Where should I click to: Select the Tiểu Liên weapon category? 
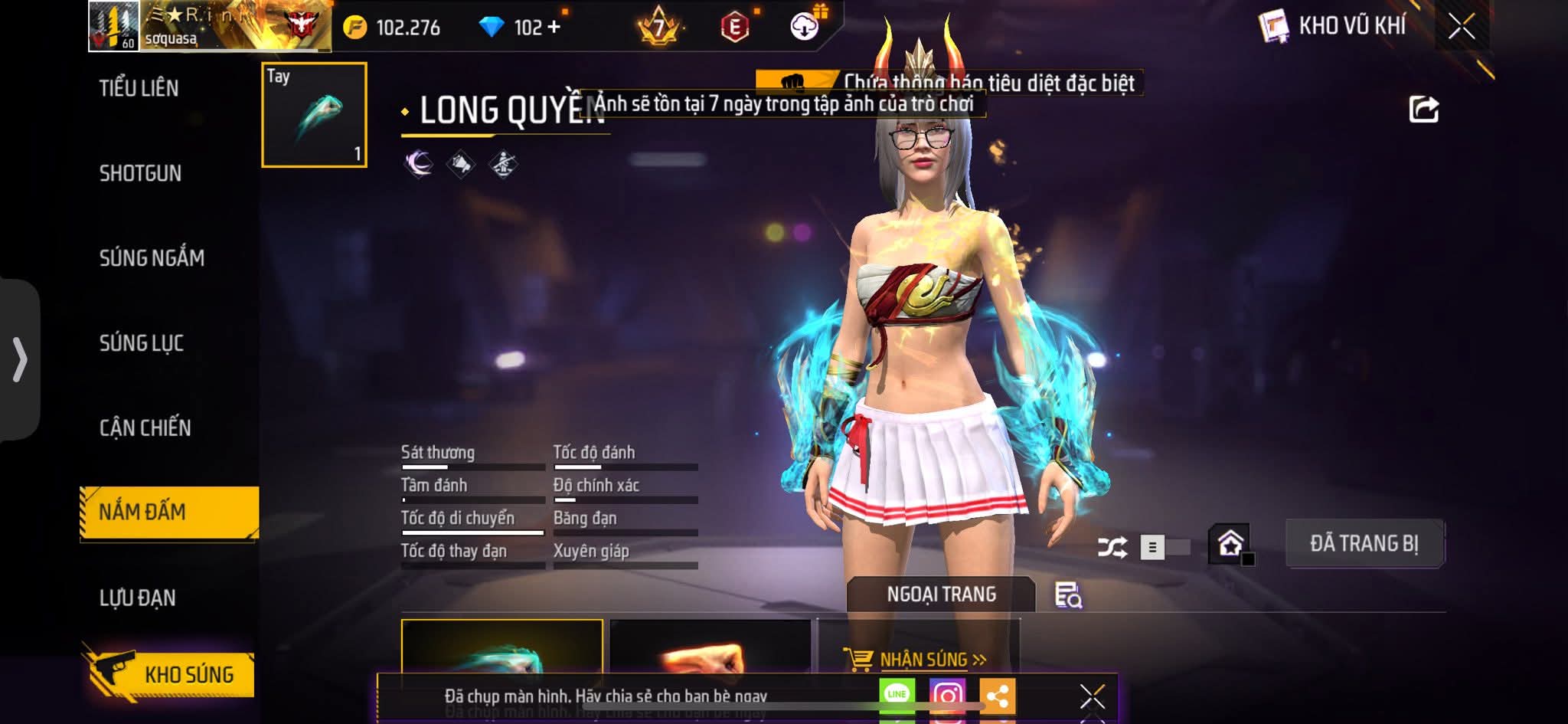point(139,88)
